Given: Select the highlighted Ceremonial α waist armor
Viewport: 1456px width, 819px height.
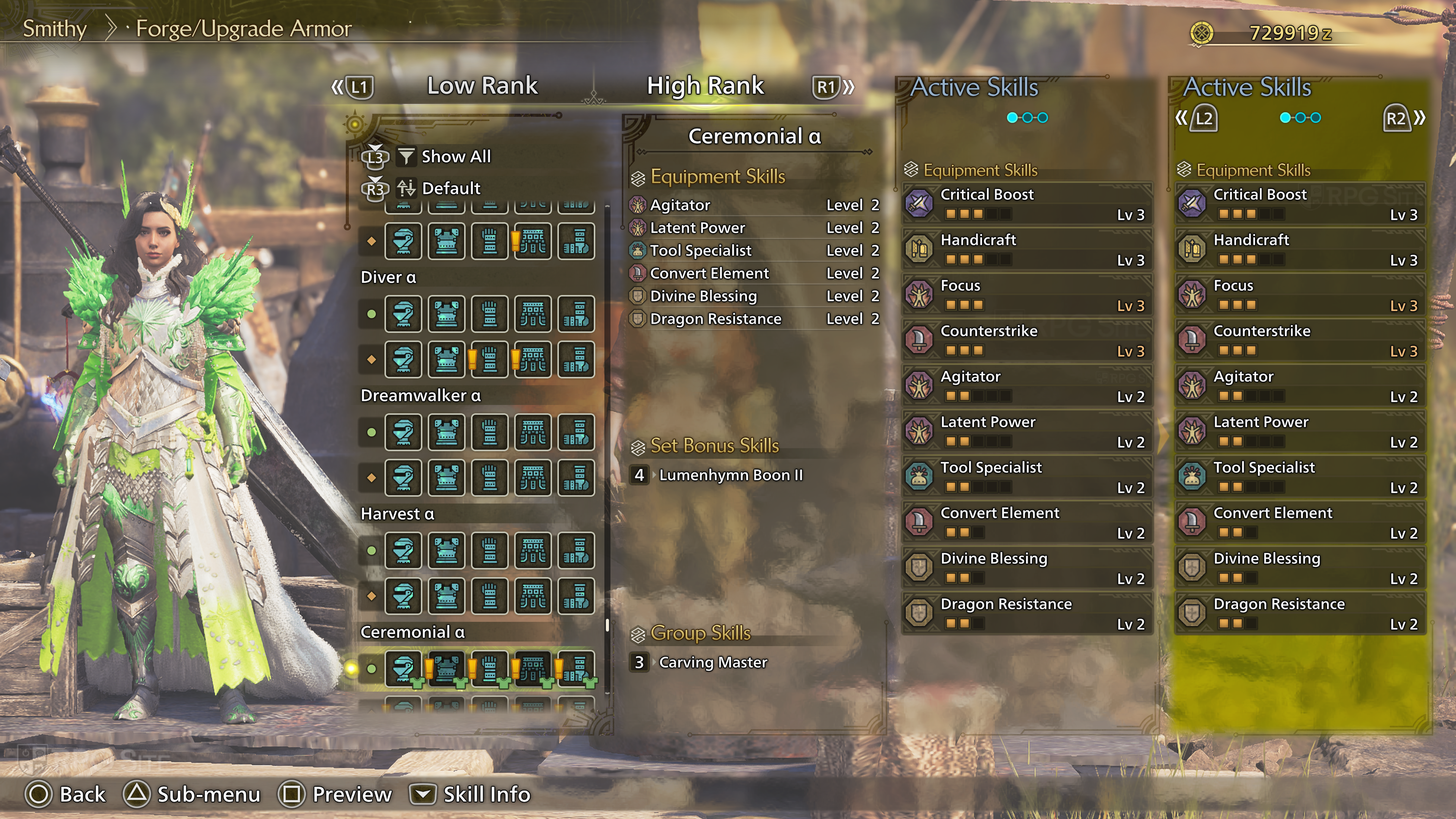Looking at the screenshot, I should (532, 668).
